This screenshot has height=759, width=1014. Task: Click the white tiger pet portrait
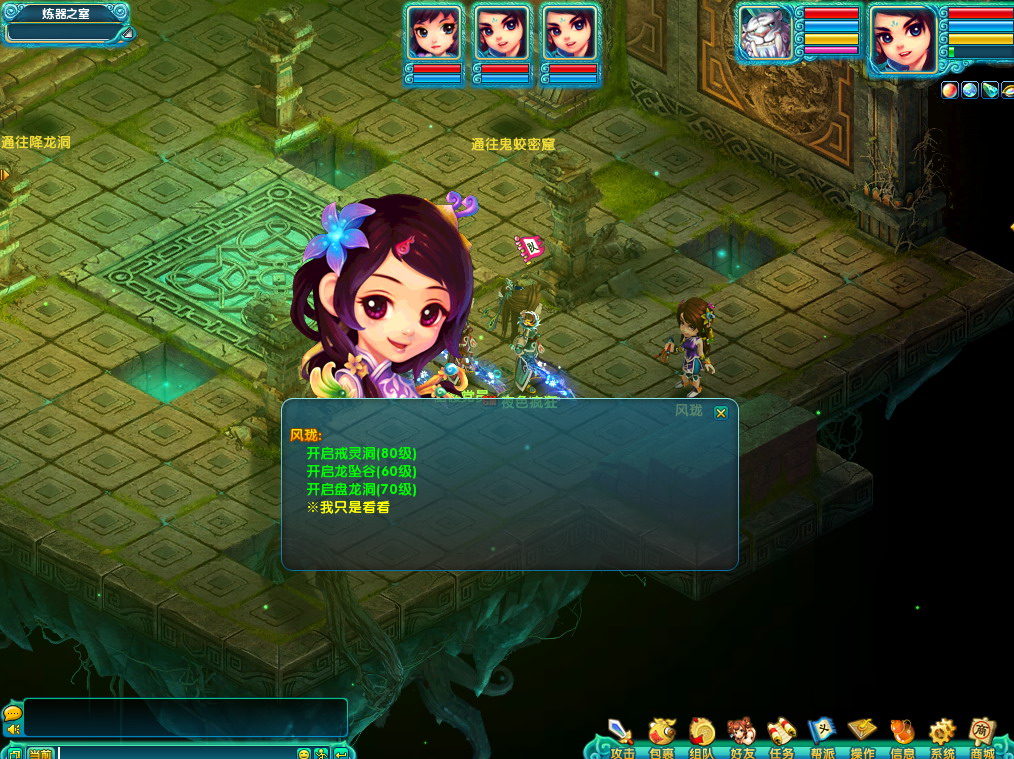pos(765,34)
